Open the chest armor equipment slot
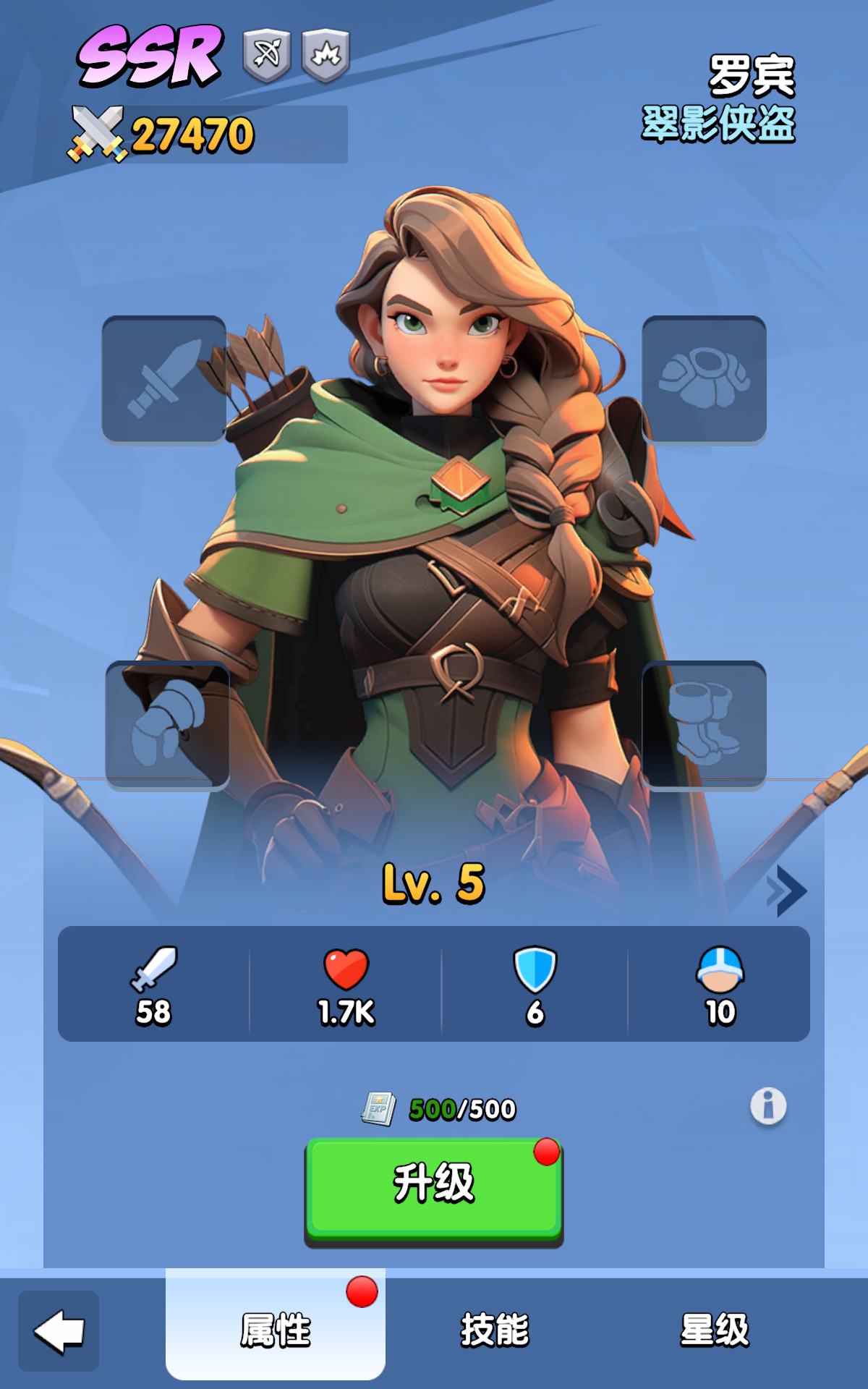This screenshot has height=1389, width=868. (x=704, y=379)
